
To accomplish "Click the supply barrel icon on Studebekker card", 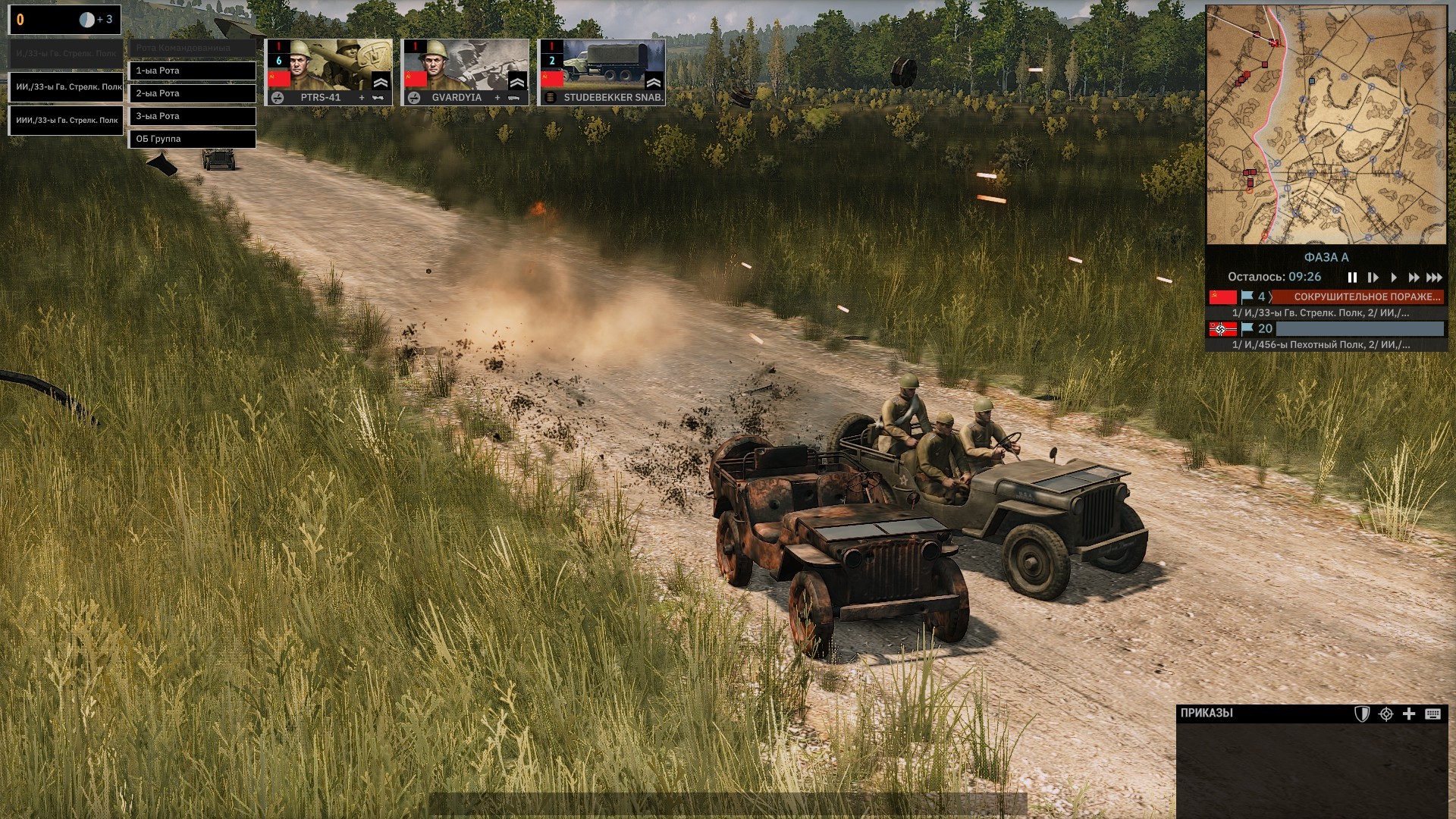I will 549,98.
